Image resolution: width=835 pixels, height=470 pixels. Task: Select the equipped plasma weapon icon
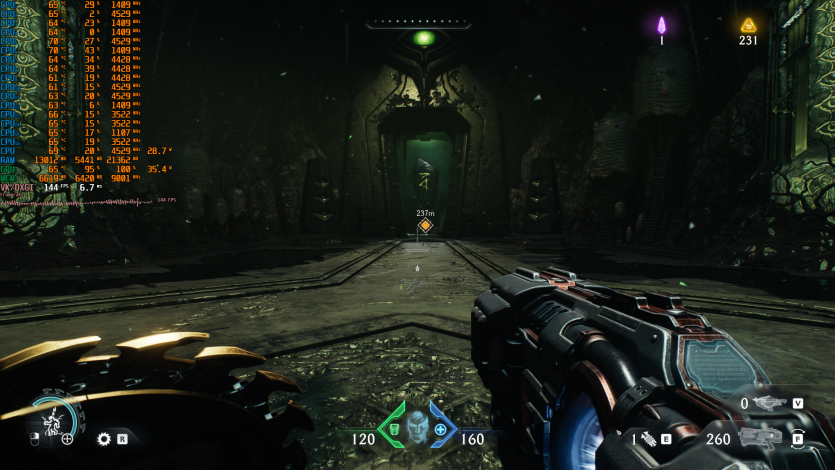(x=762, y=437)
